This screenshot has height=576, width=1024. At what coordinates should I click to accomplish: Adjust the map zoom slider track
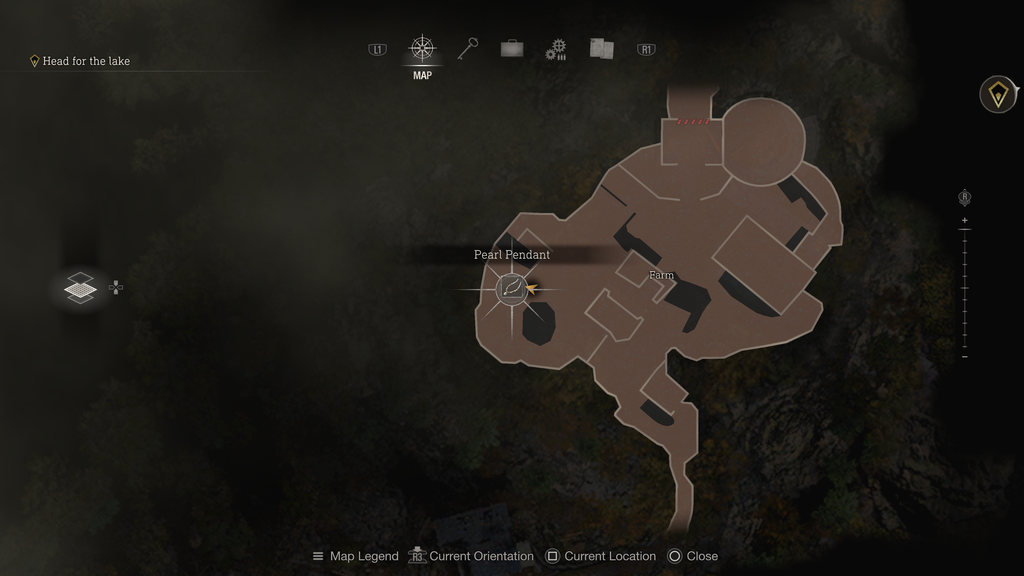click(964, 289)
